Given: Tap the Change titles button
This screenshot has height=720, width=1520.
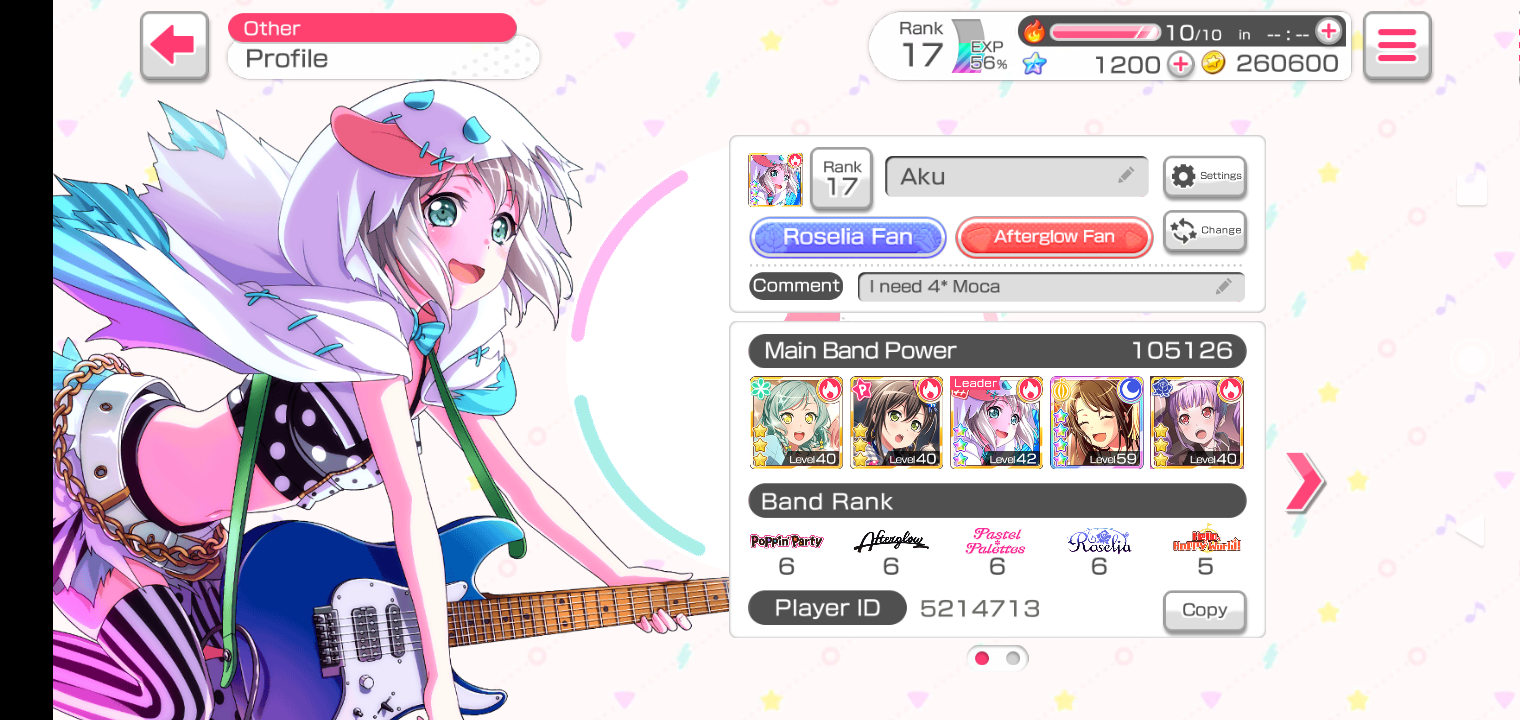Looking at the screenshot, I should pos(1205,230).
